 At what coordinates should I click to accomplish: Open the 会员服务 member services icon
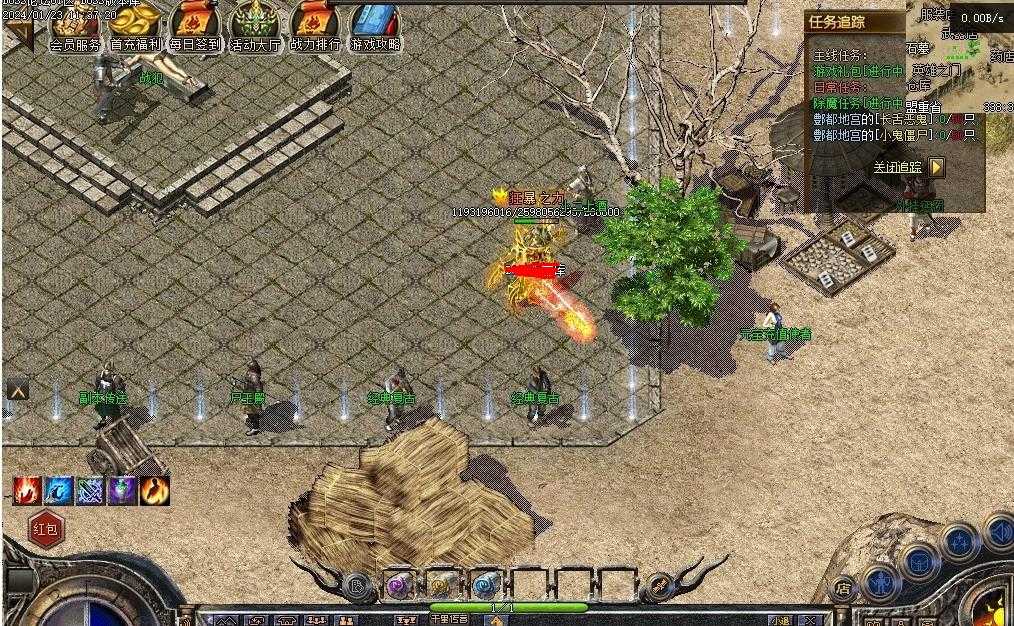point(74,24)
